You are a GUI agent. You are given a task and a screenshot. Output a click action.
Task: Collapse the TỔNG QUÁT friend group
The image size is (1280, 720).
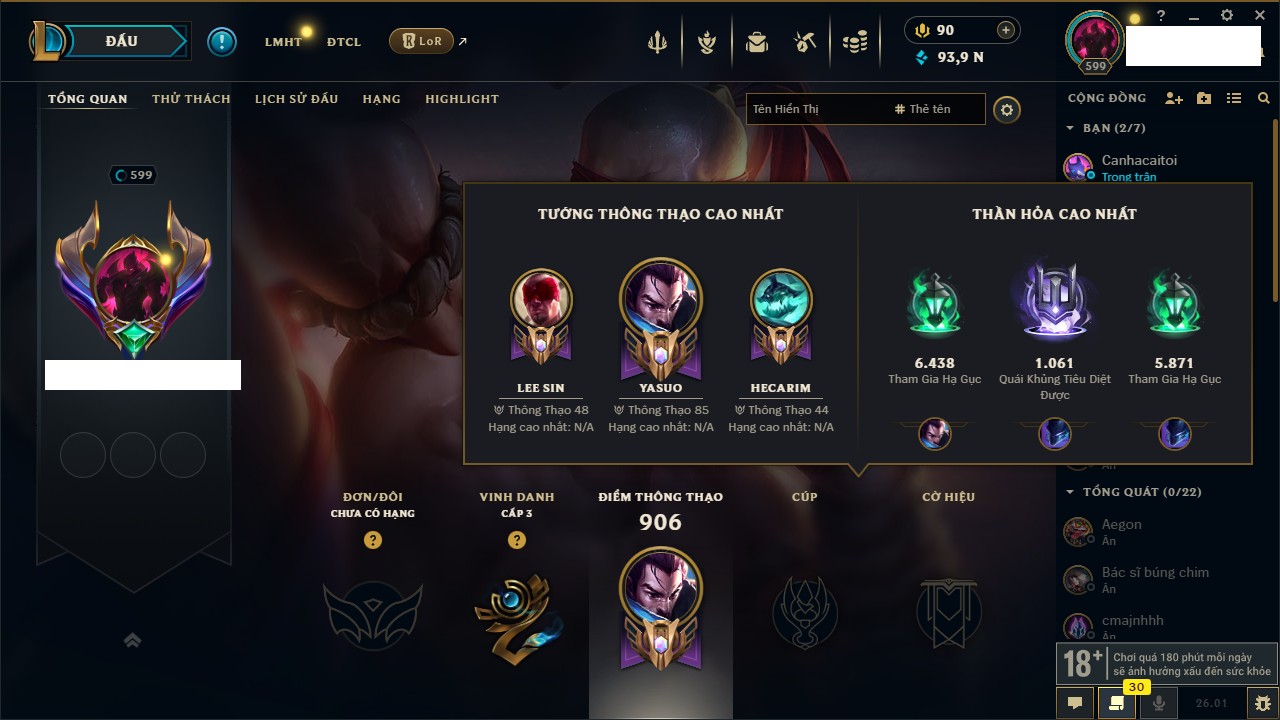[1070, 492]
